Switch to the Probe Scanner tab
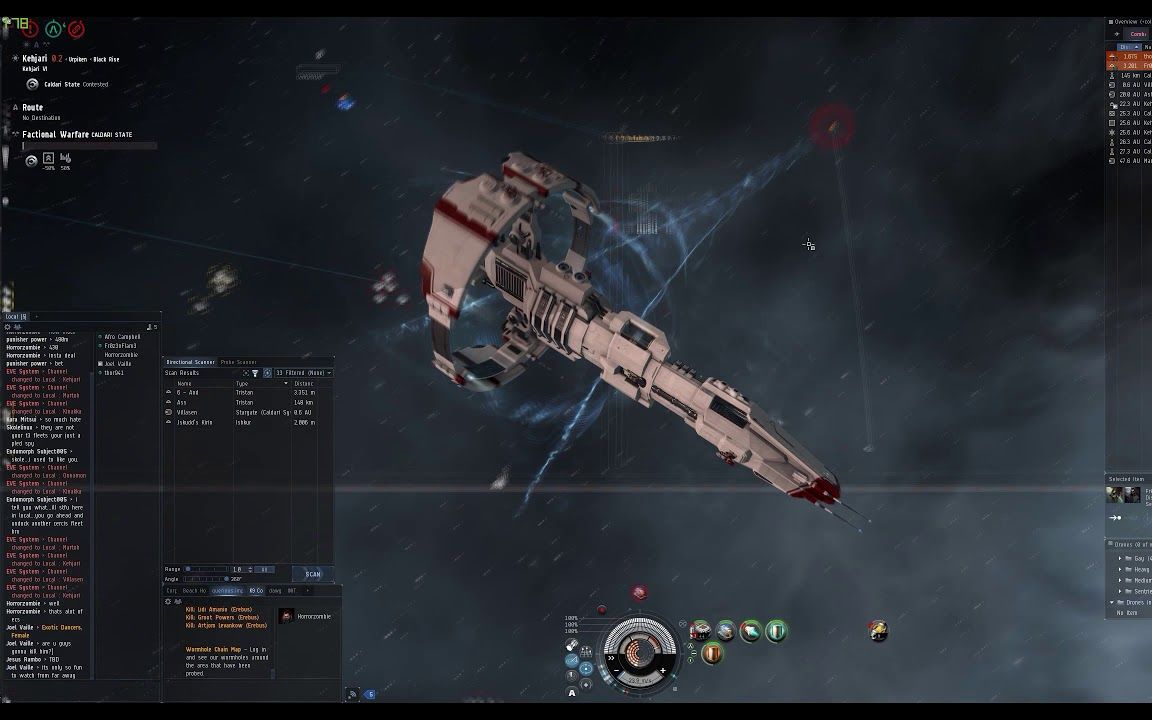1152x720 pixels. tap(238, 362)
